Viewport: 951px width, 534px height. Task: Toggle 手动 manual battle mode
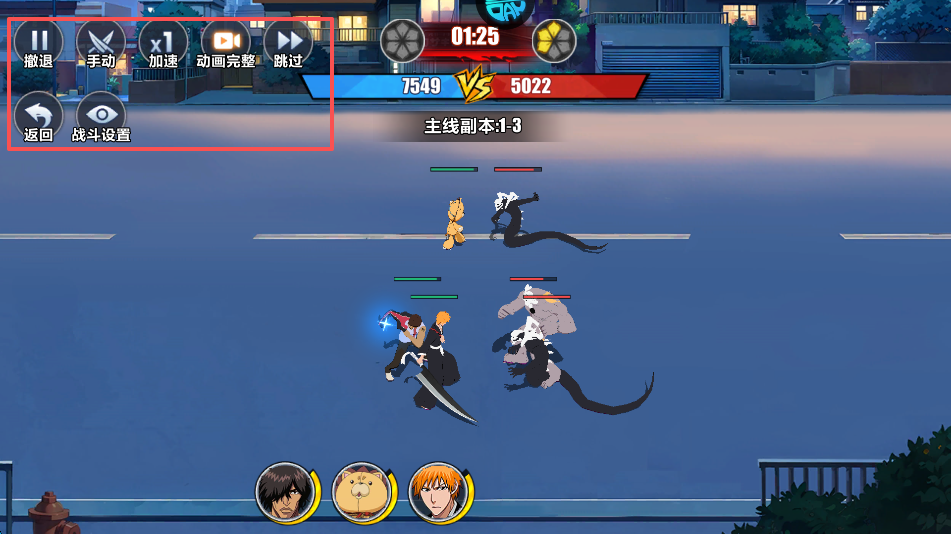[100, 42]
